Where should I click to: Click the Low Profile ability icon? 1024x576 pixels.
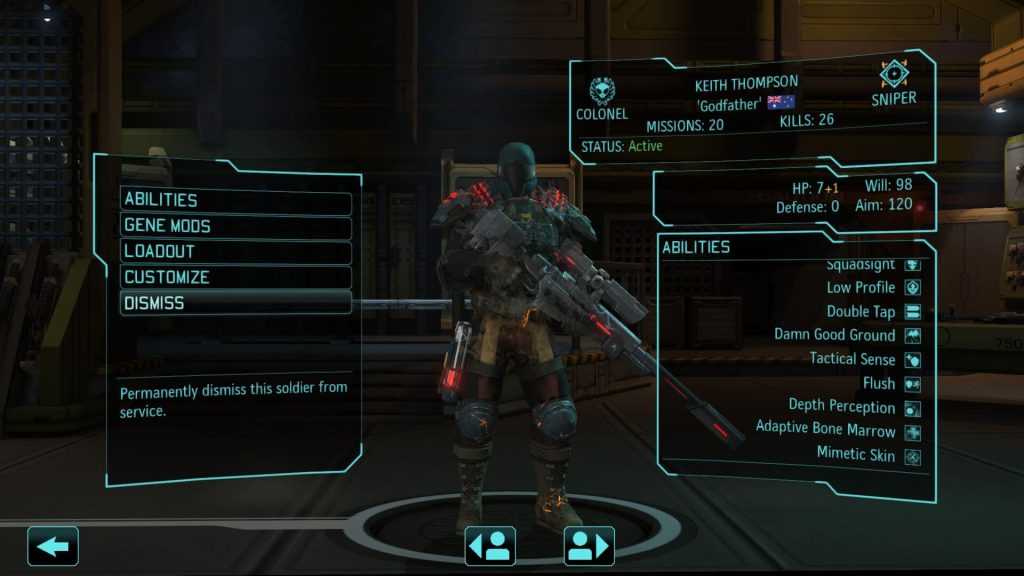[x=912, y=288]
